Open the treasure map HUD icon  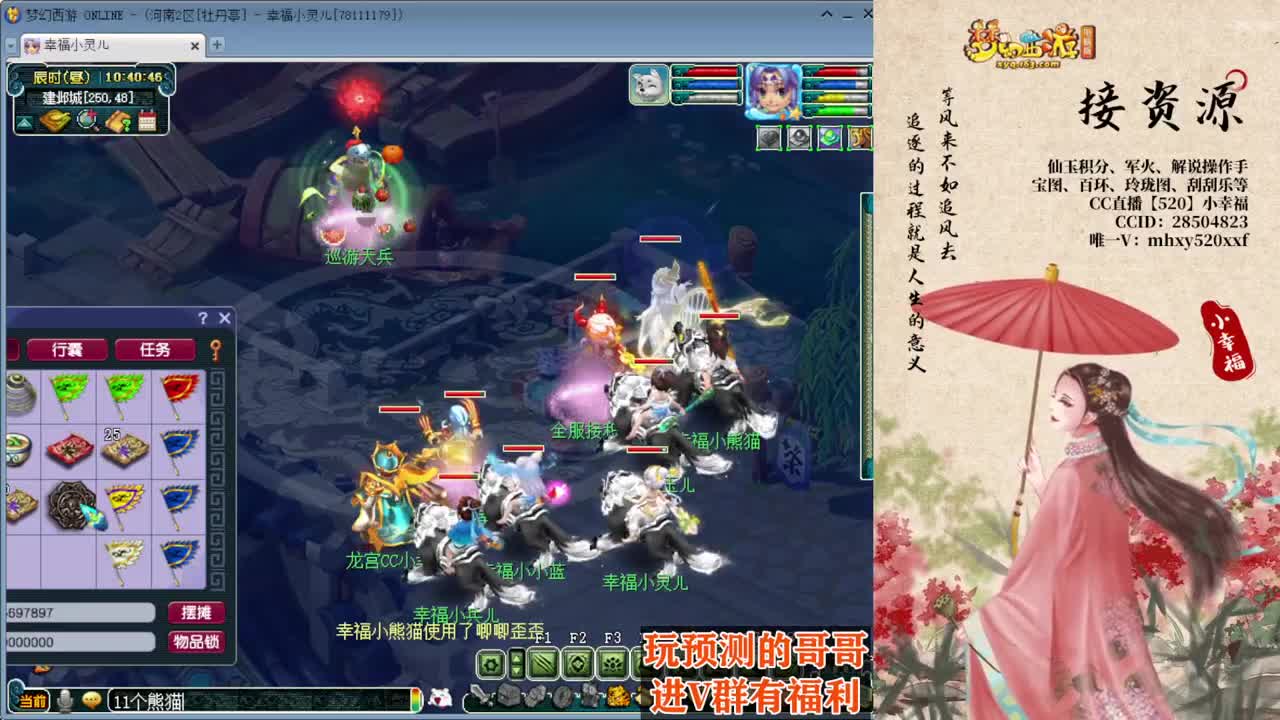55,120
